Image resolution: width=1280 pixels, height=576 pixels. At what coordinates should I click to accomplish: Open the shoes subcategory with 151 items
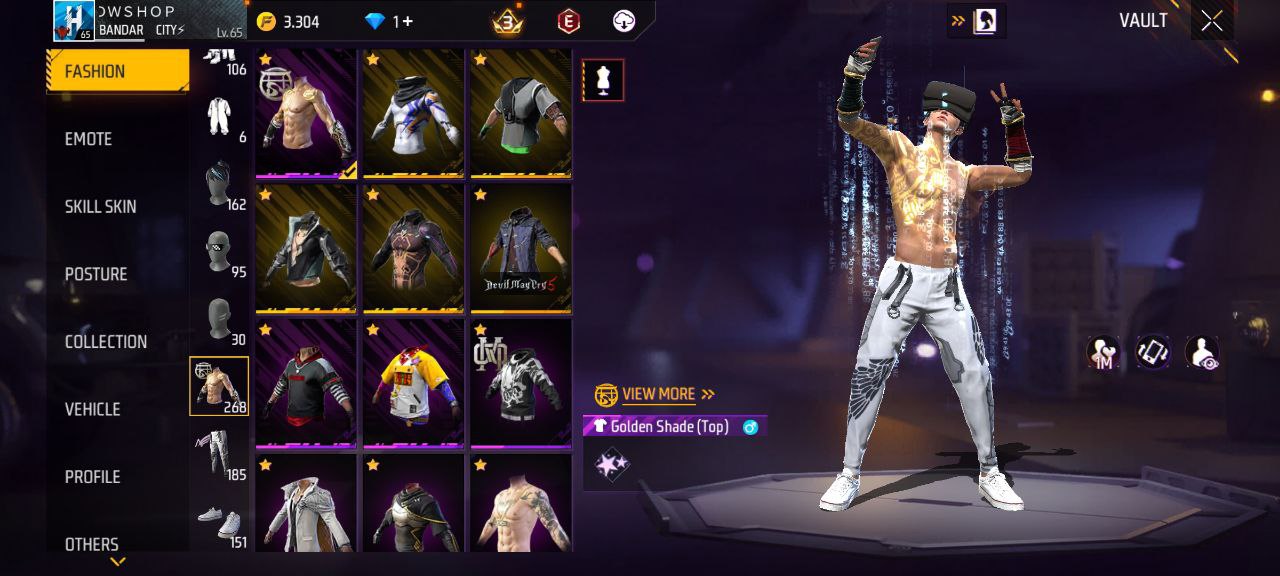tap(220, 522)
